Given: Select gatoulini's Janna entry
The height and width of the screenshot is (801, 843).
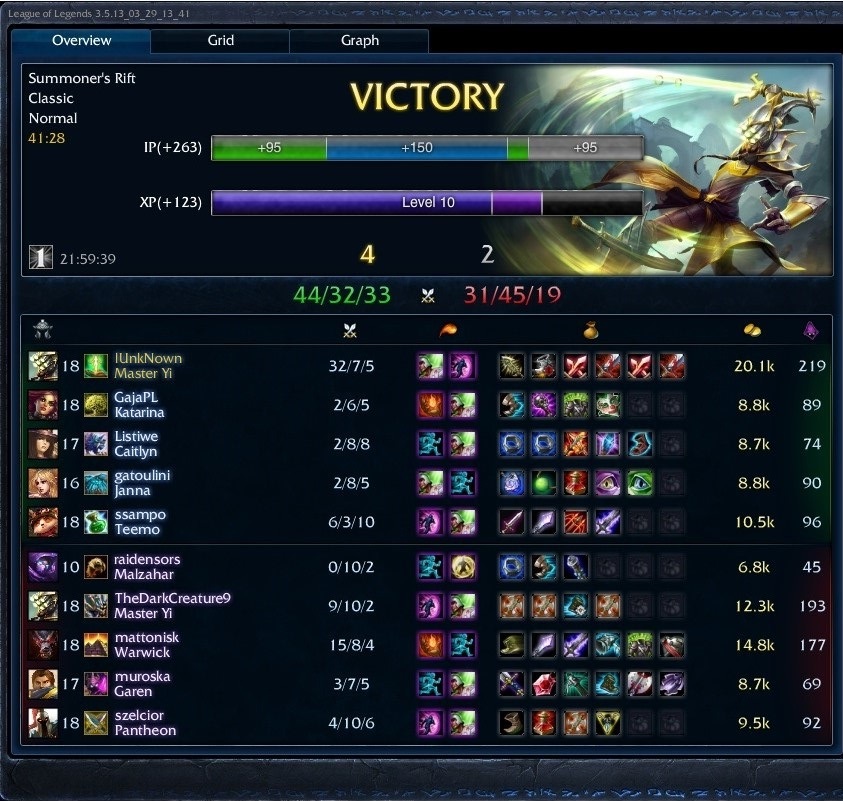Looking at the screenshot, I should tap(142, 483).
